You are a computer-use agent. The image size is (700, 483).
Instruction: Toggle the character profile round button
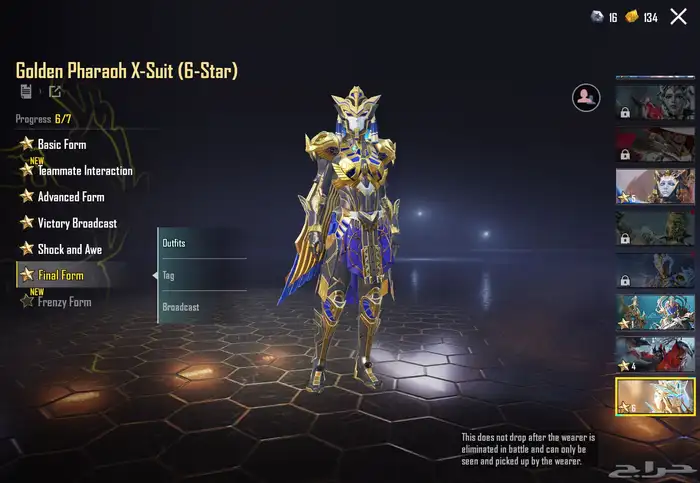[x=585, y=98]
